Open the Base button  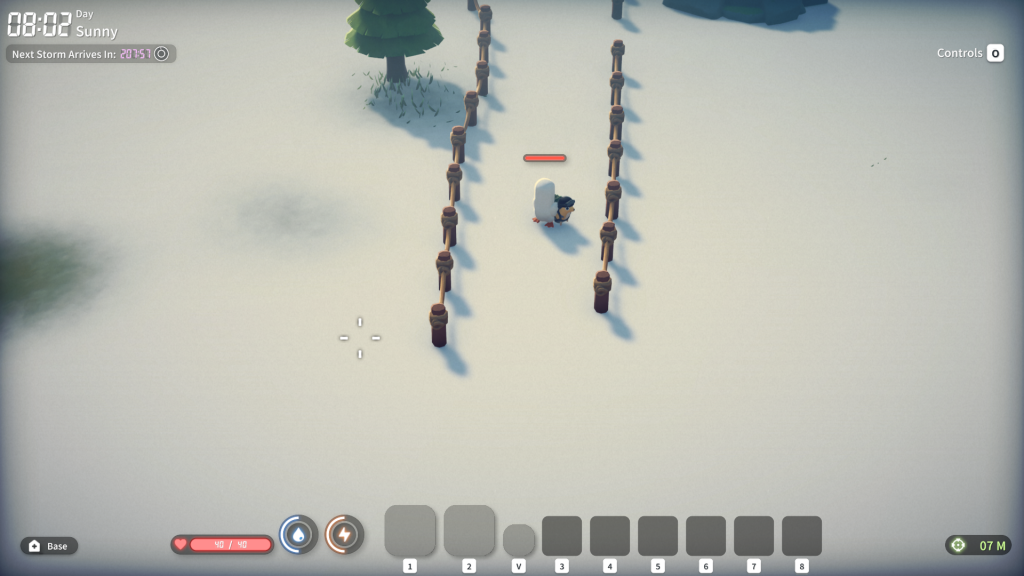tap(49, 546)
